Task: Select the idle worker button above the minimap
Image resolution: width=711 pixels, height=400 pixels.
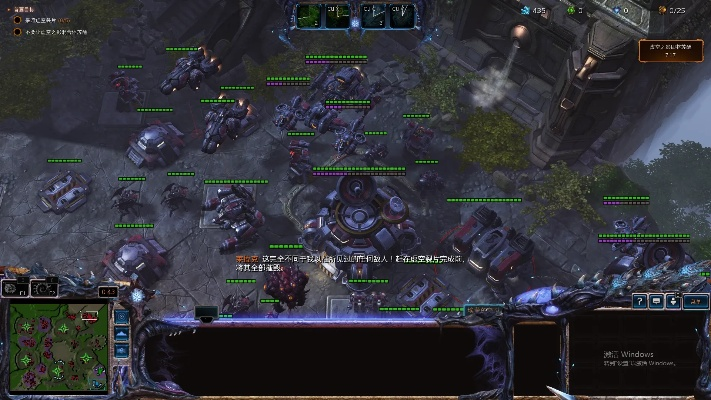Action: point(14,288)
